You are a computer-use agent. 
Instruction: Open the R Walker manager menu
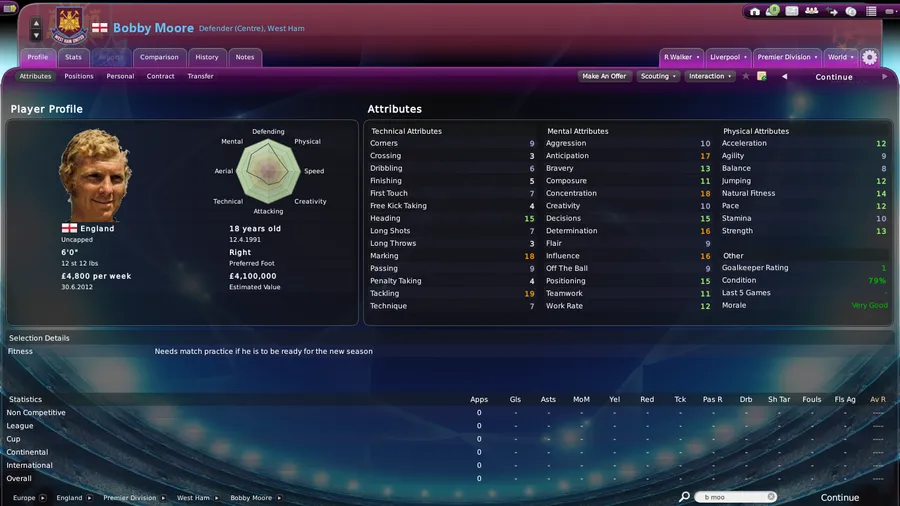click(681, 57)
